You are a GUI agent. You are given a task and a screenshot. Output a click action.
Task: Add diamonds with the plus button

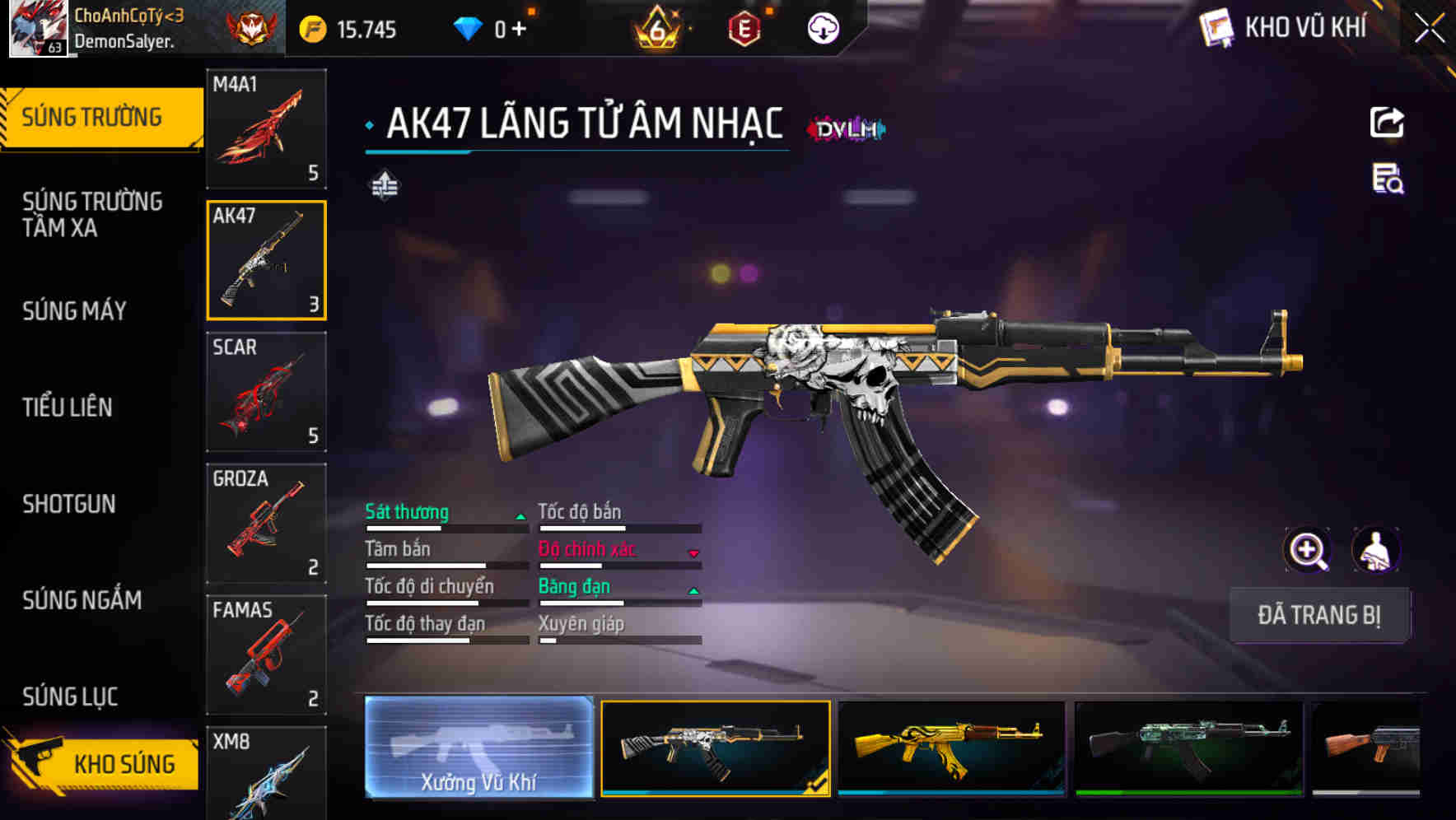click(x=519, y=30)
